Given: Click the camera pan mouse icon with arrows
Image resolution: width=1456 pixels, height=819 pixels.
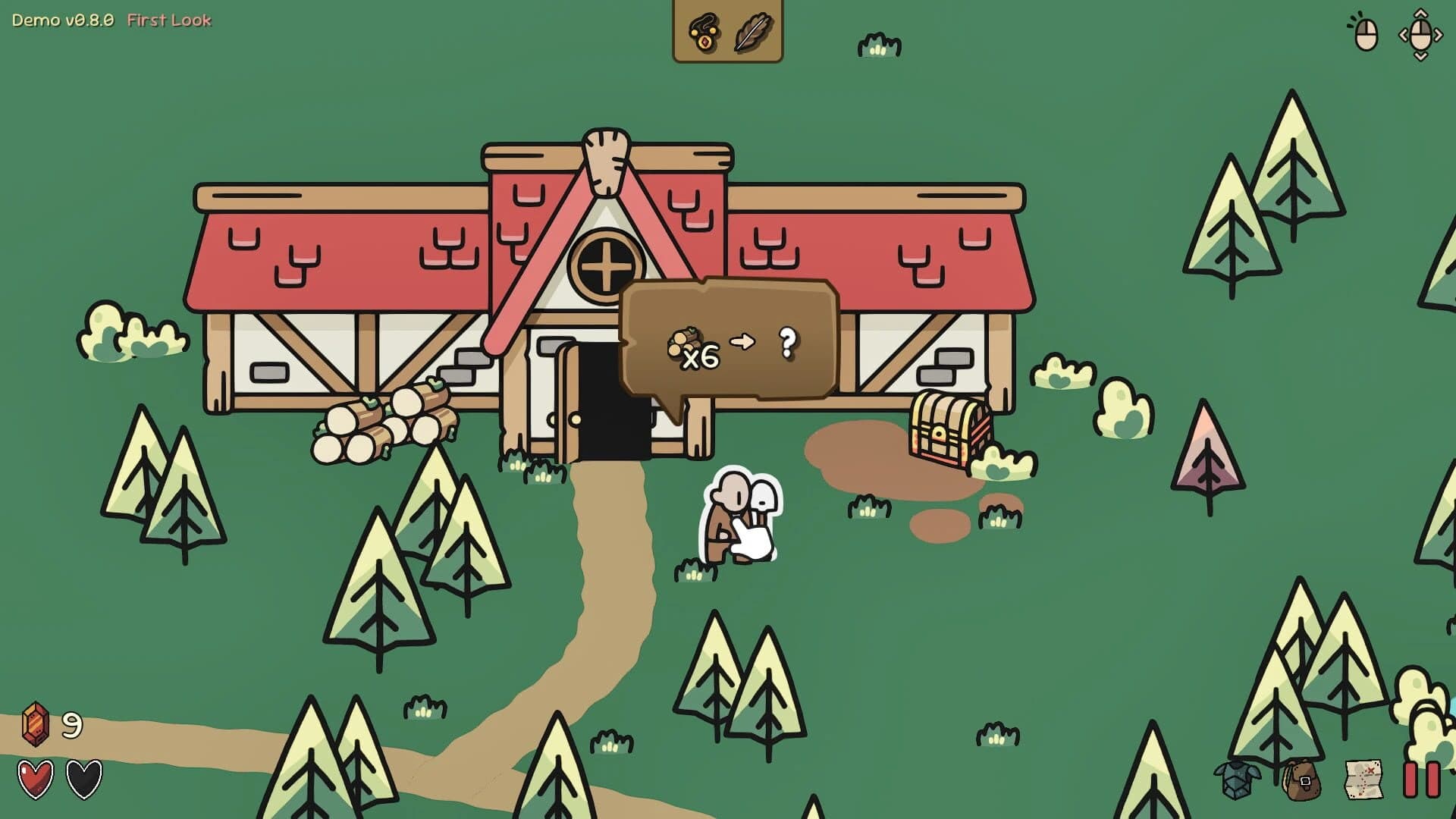Looking at the screenshot, I should click(1420, 34).
